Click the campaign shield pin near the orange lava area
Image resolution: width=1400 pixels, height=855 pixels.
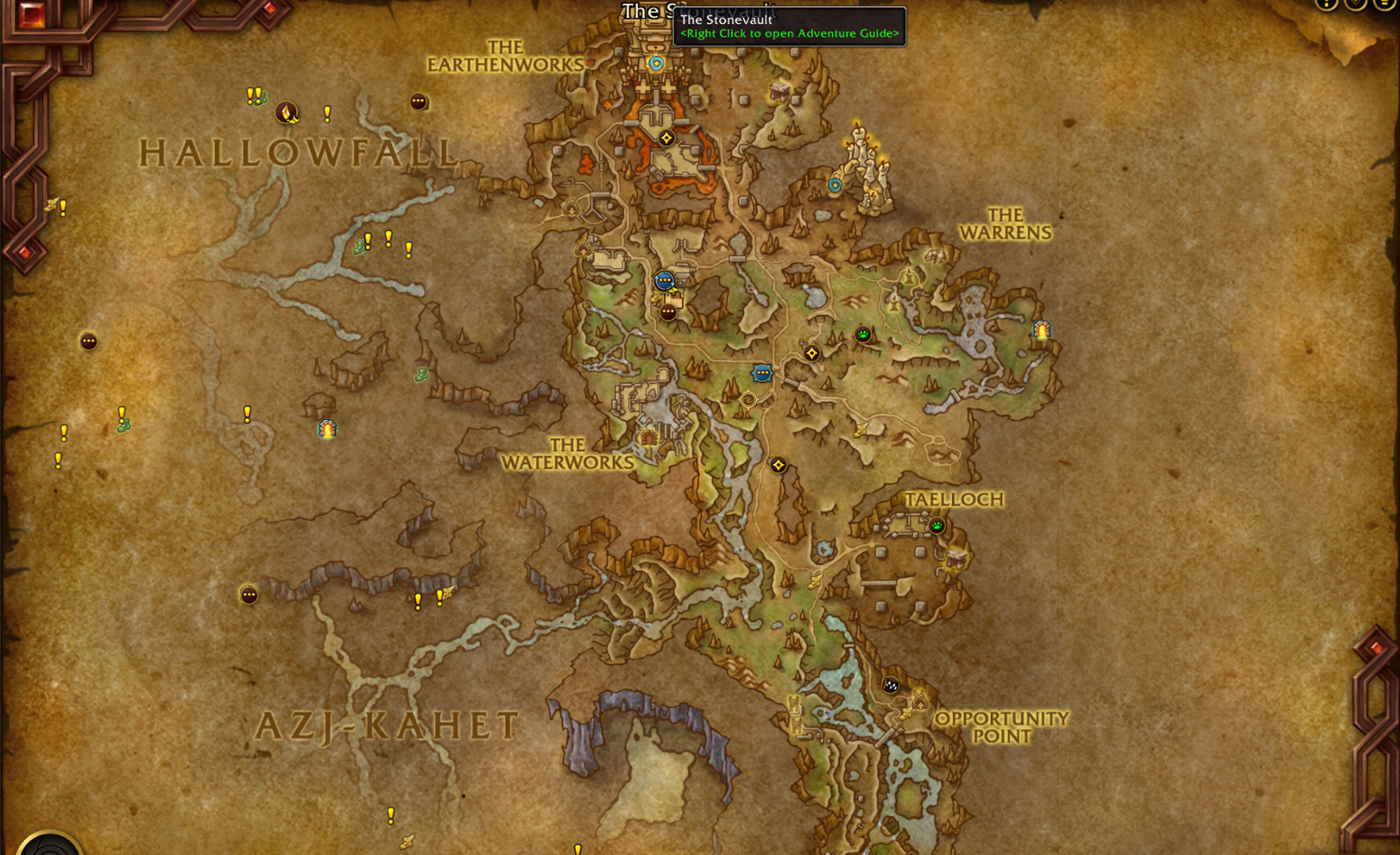(x=667, y=137)
